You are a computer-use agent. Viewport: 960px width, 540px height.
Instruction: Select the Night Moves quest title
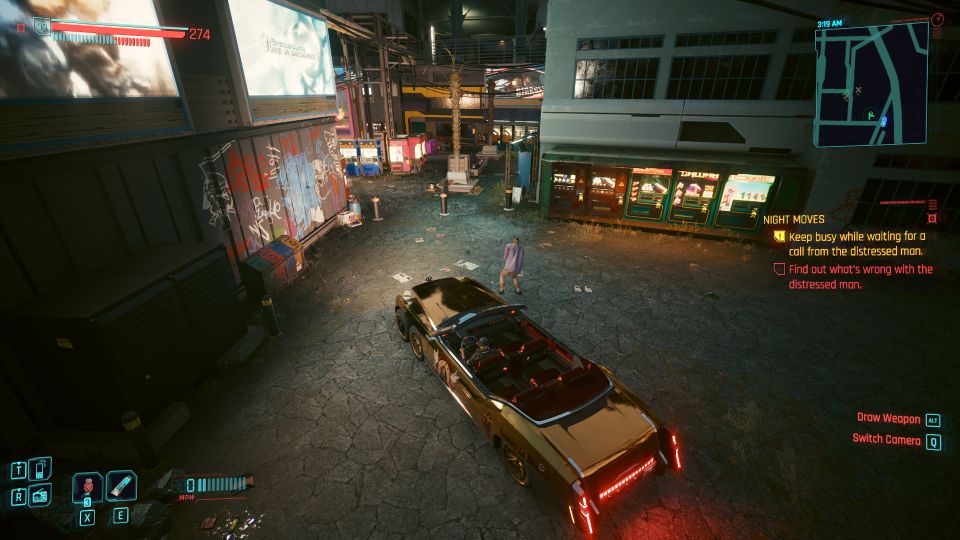click(792, 219)
